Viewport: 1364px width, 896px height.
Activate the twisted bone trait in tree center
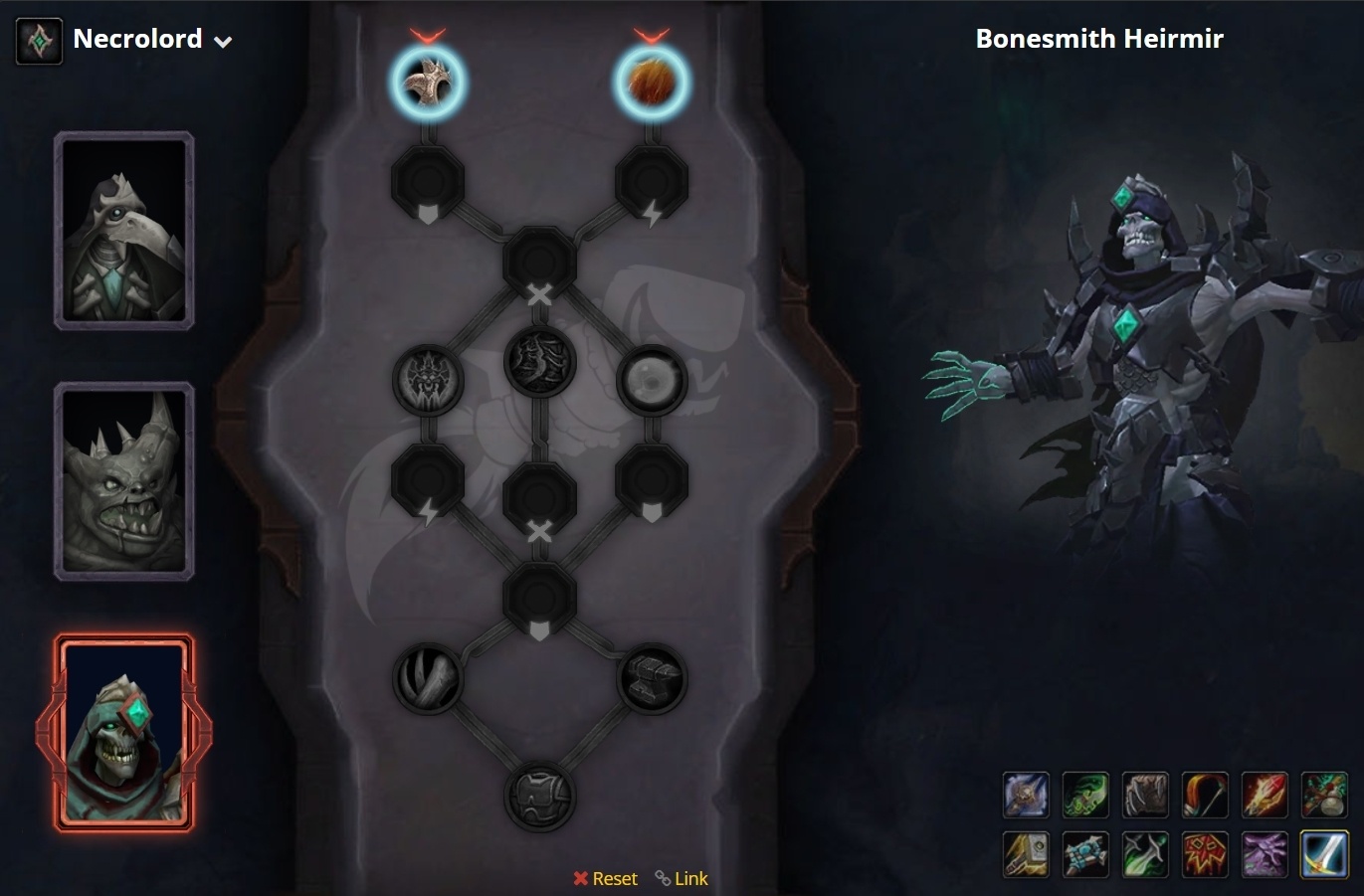pyautogui.click(x=540, y=363)
